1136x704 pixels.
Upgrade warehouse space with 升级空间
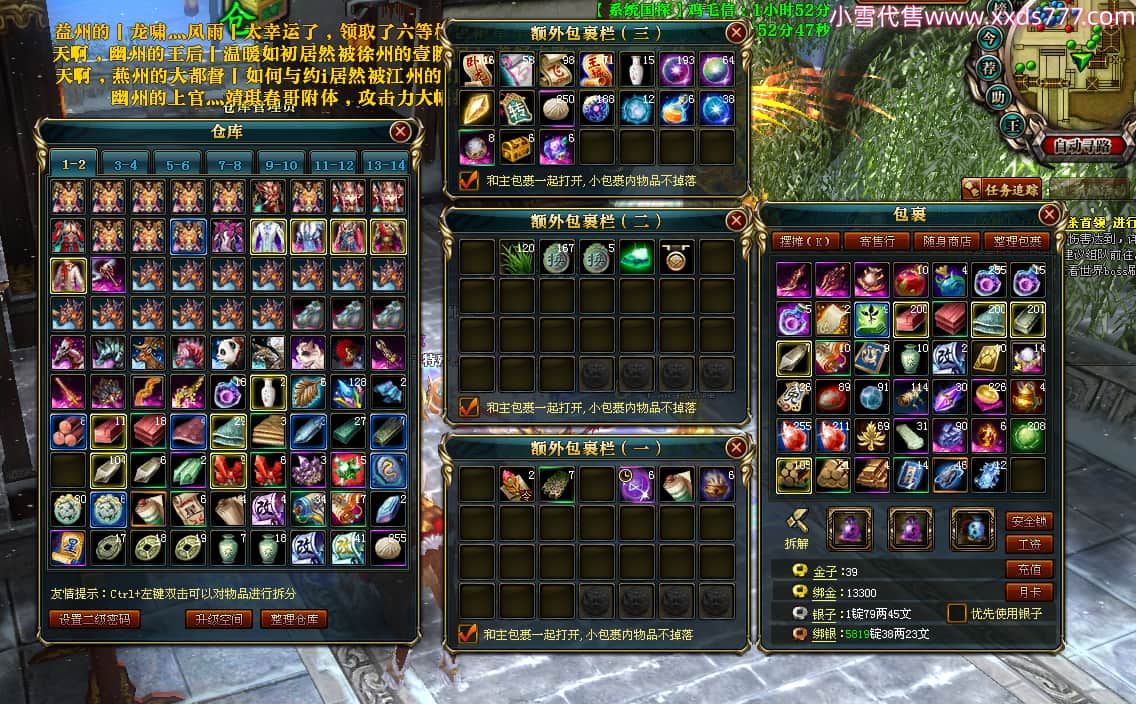[217, 619]
